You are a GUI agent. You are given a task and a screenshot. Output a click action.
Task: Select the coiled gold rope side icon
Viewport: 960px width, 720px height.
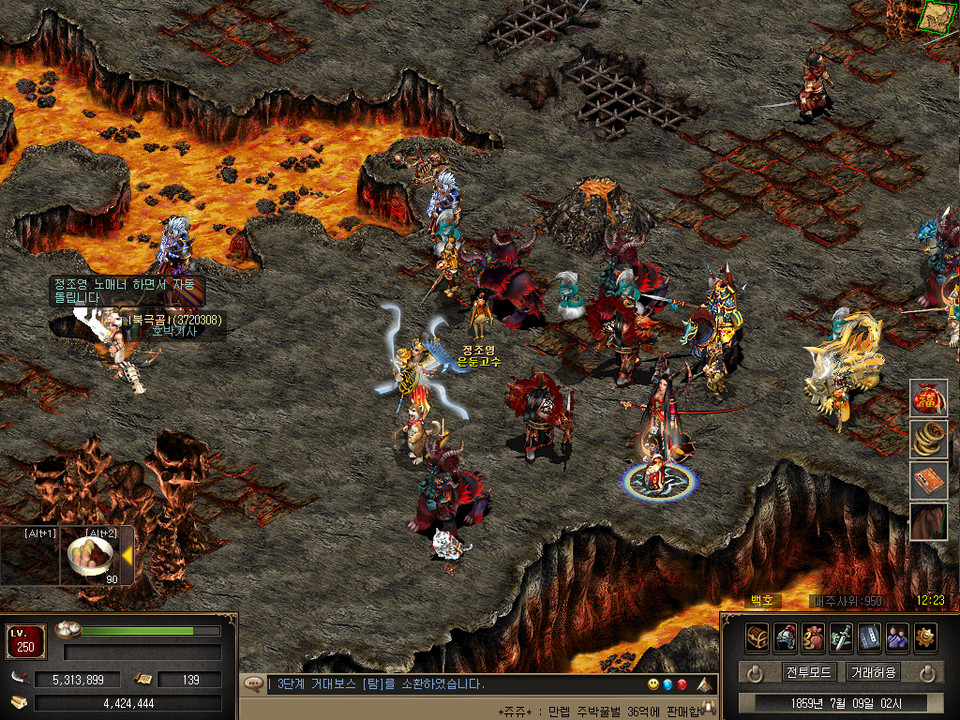pos(928,439)
